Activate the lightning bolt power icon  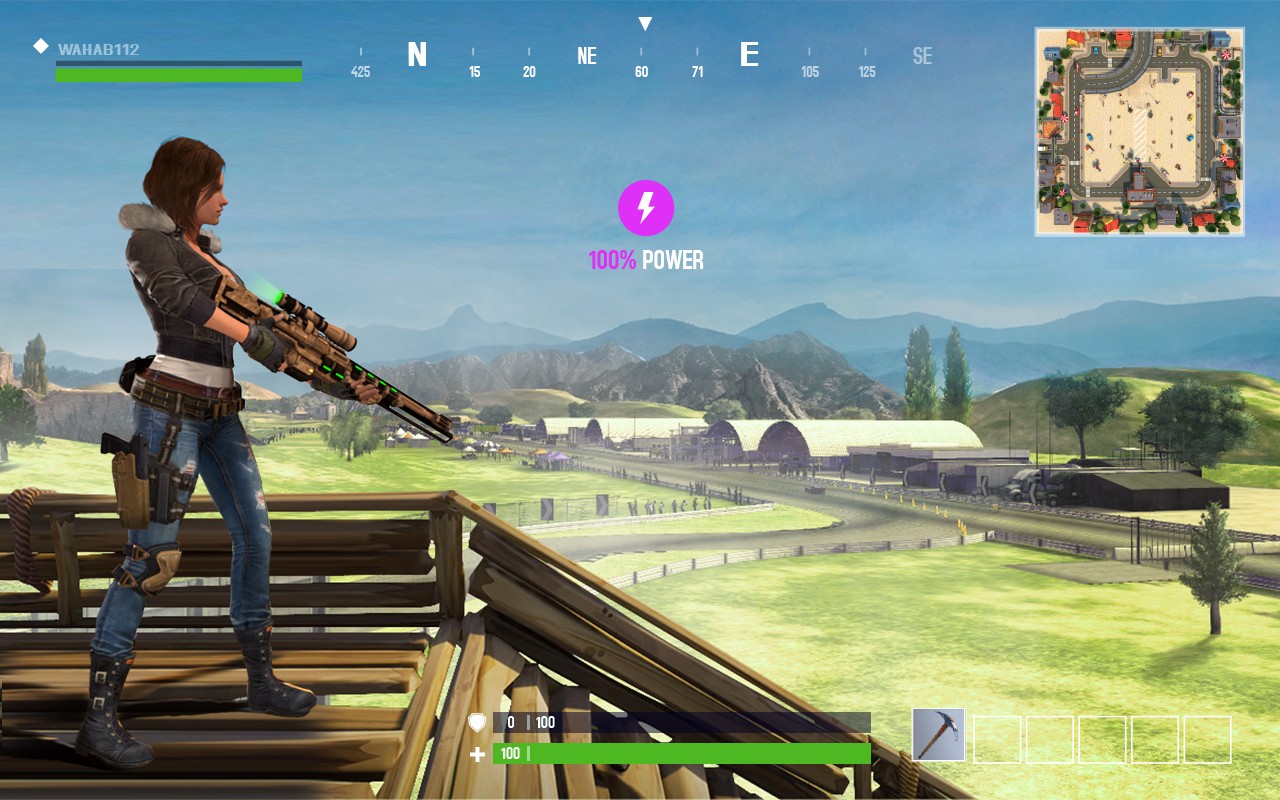(646, 208)
